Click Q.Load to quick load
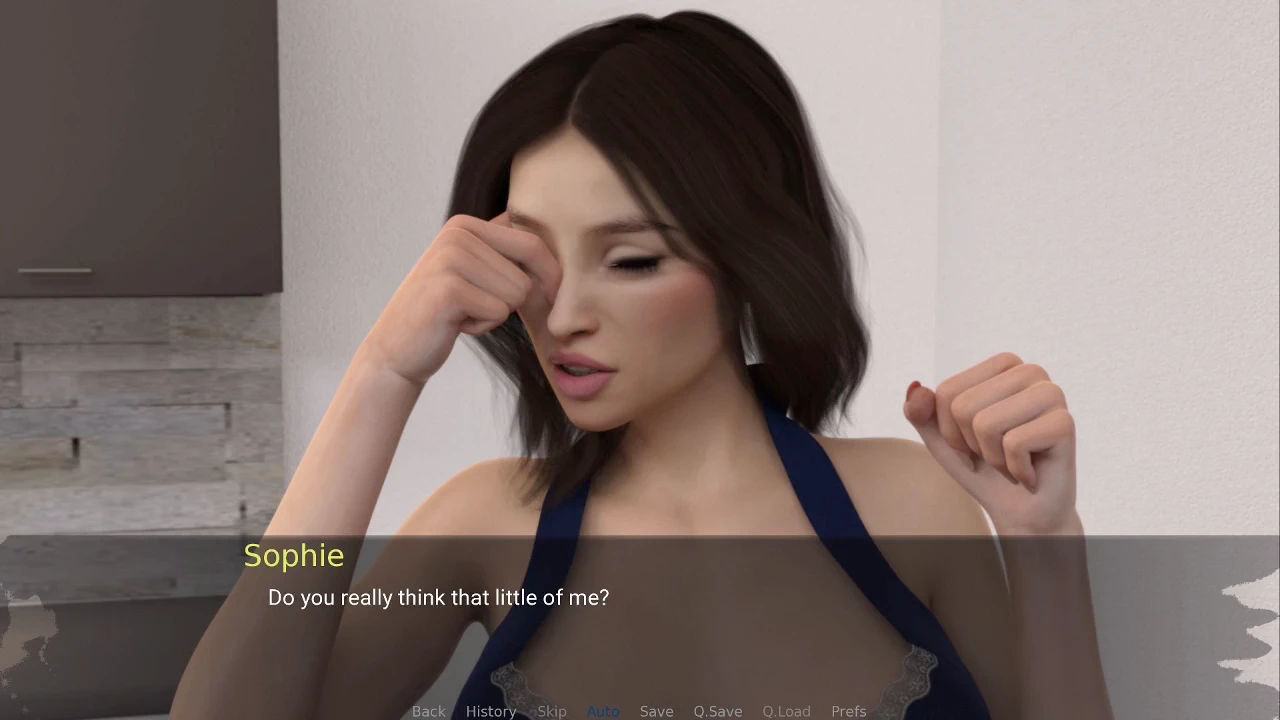The height and width of the screenshot is (720, 1280). click(786, 711)
